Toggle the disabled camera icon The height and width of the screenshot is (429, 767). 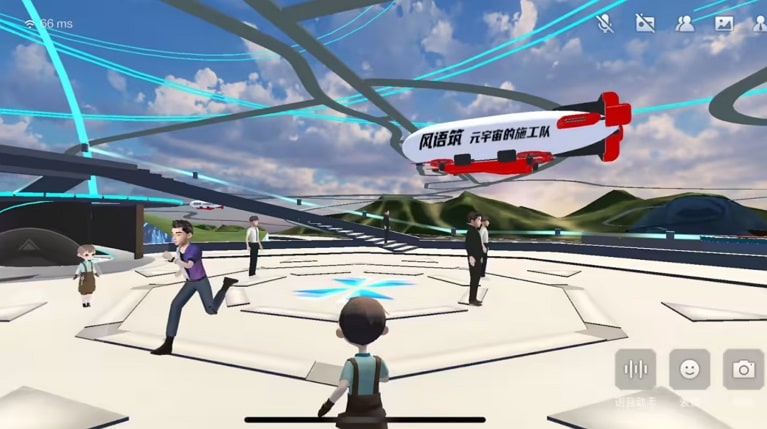645,23
